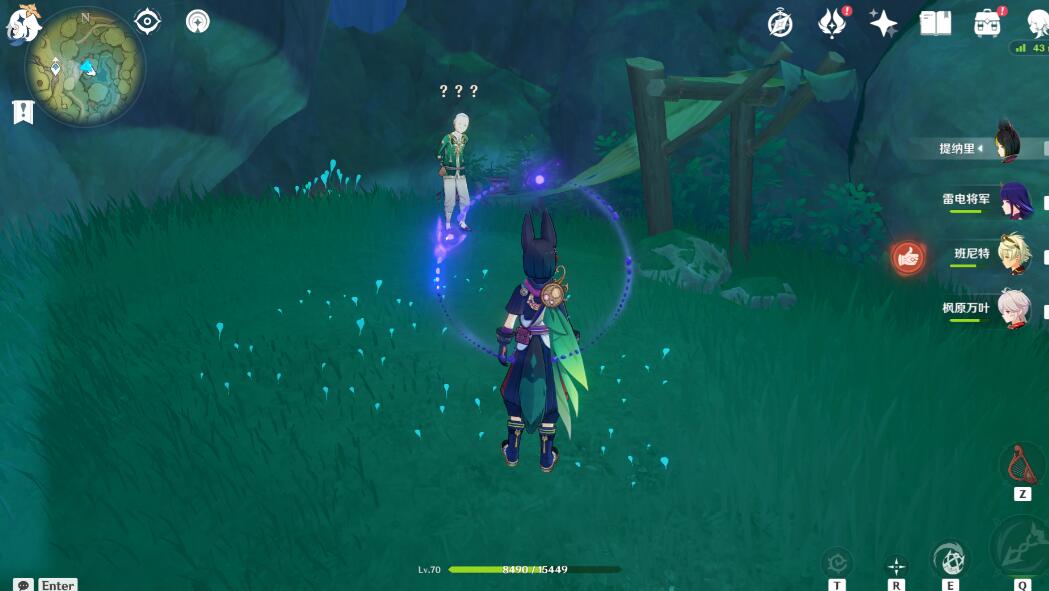Viewport: 1049px width, 591px height.
Task: Open the chat speech bubble button
Action: (23, 584)
